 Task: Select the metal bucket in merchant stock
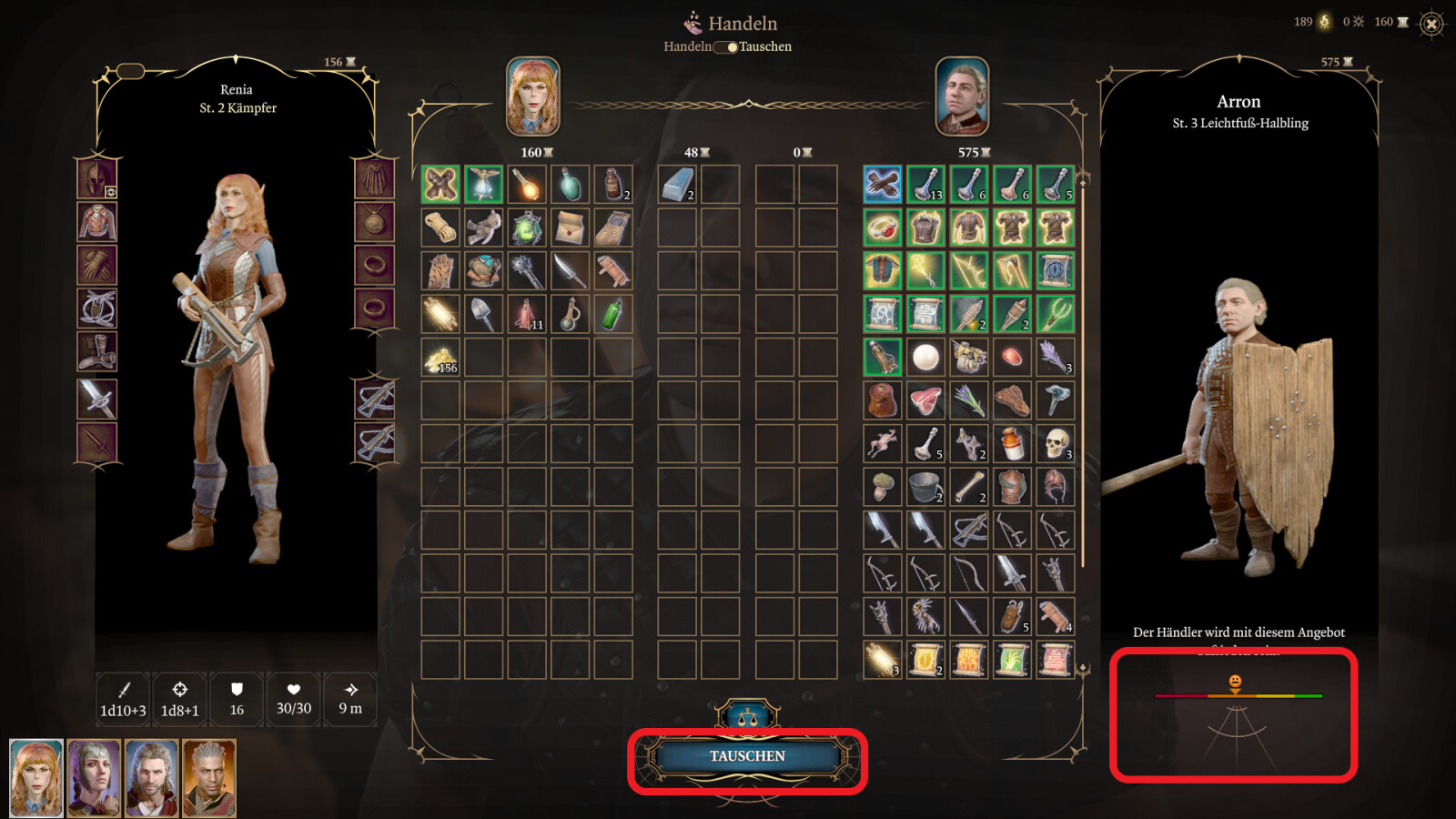tap(925, 487)
